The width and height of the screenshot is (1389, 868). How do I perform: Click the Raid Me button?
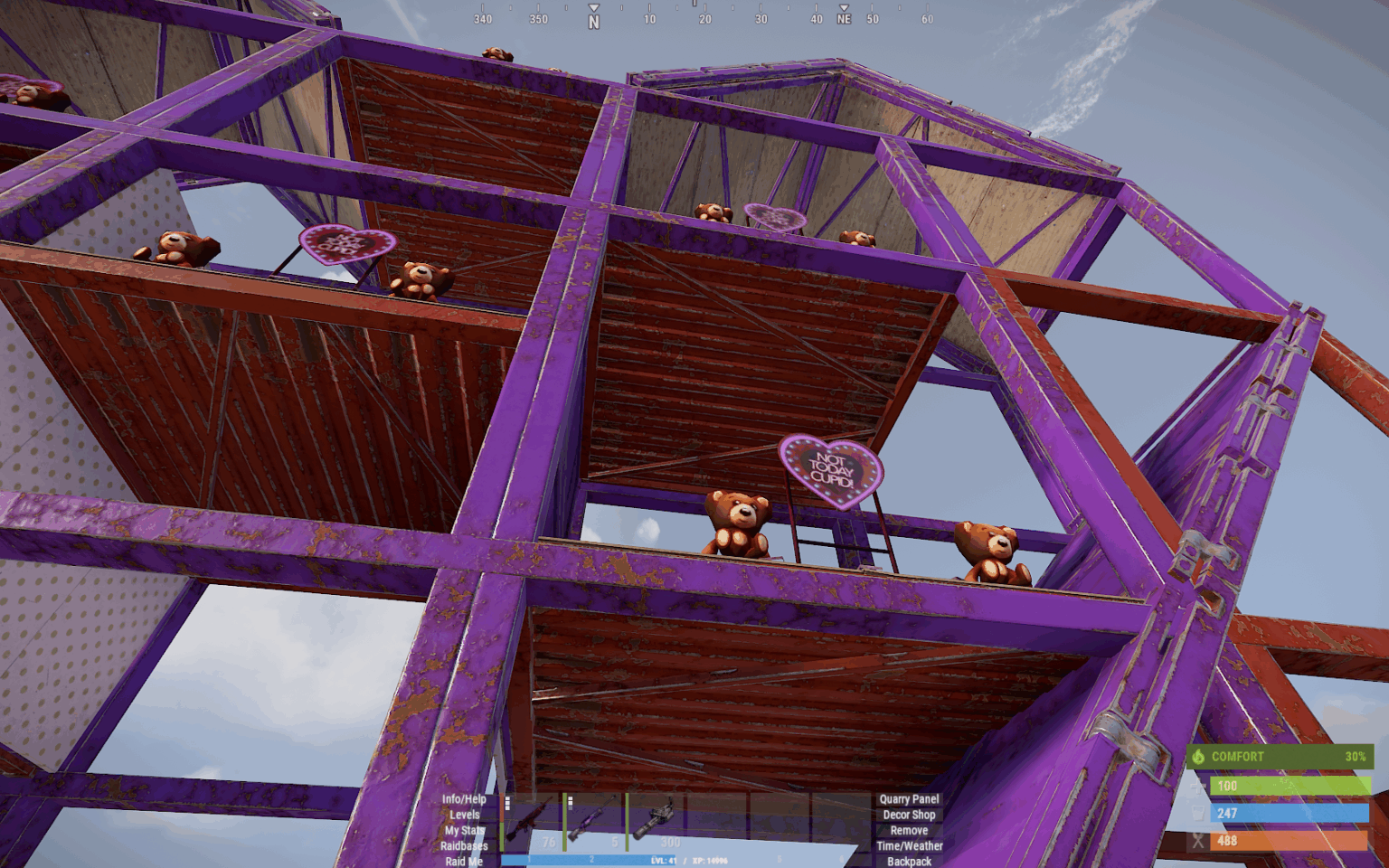(x=464, y=861)
